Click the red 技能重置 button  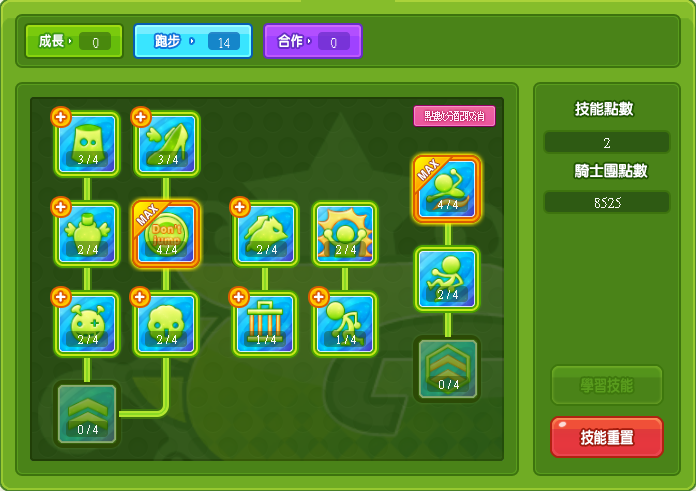pos(606,437)
